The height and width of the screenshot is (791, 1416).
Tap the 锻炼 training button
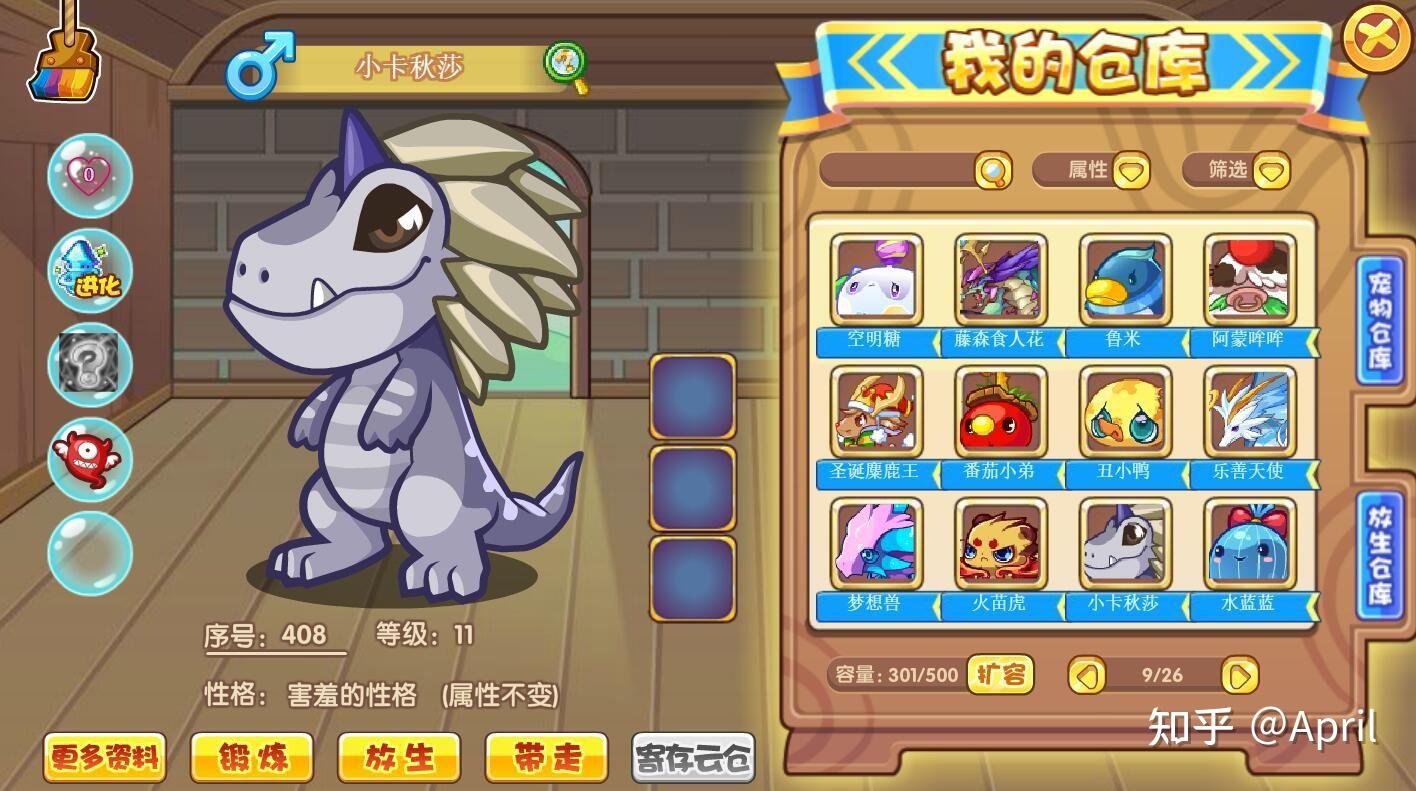pyautogui.click(x=252, y=757)
